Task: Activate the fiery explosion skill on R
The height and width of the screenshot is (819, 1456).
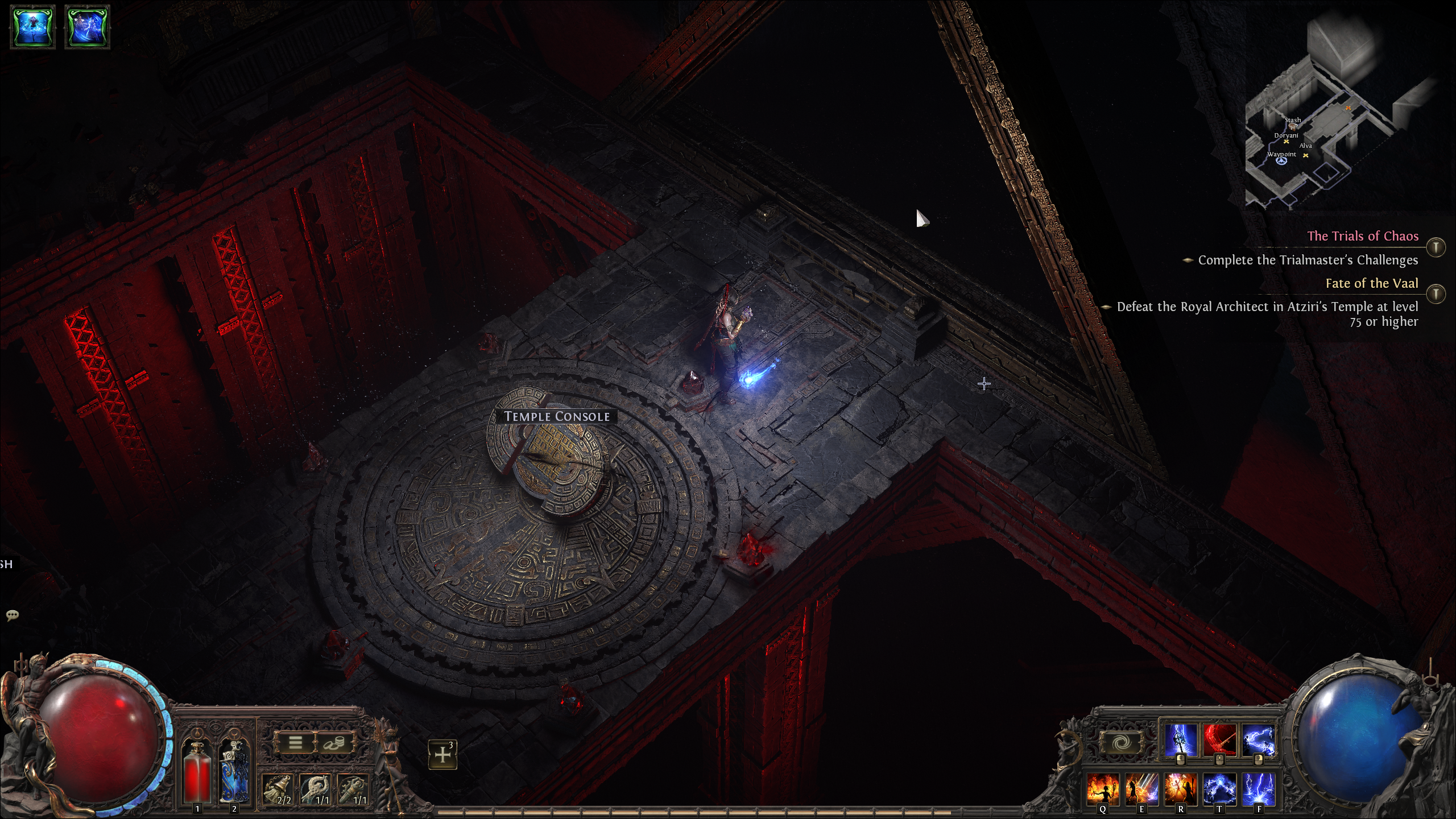Action: pyautogui.click(x=1181, y=789)
